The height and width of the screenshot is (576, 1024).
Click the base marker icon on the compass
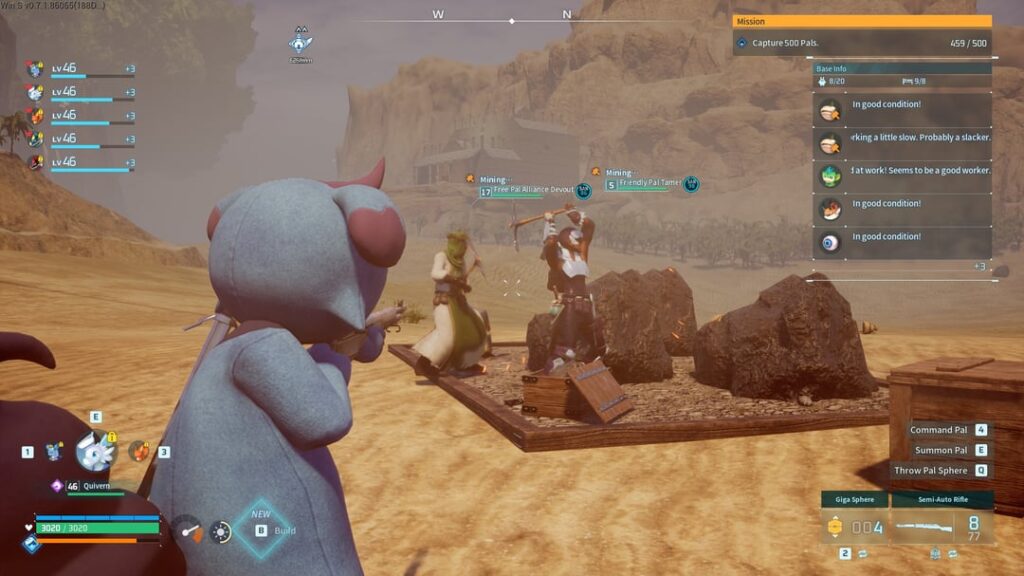[x=300, y=42]
